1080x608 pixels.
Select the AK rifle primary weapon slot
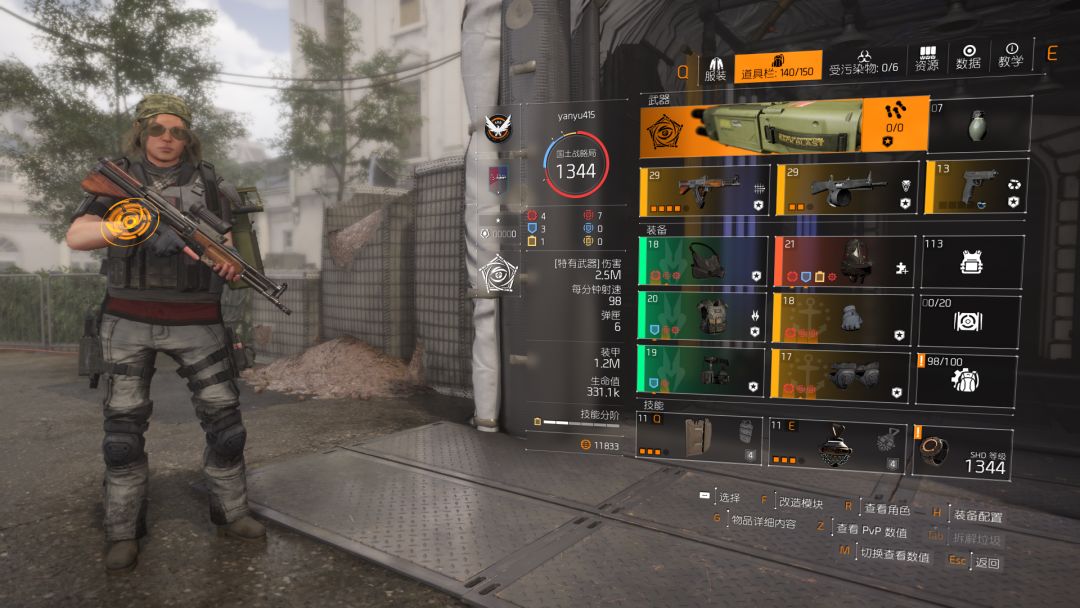(704, 189)
